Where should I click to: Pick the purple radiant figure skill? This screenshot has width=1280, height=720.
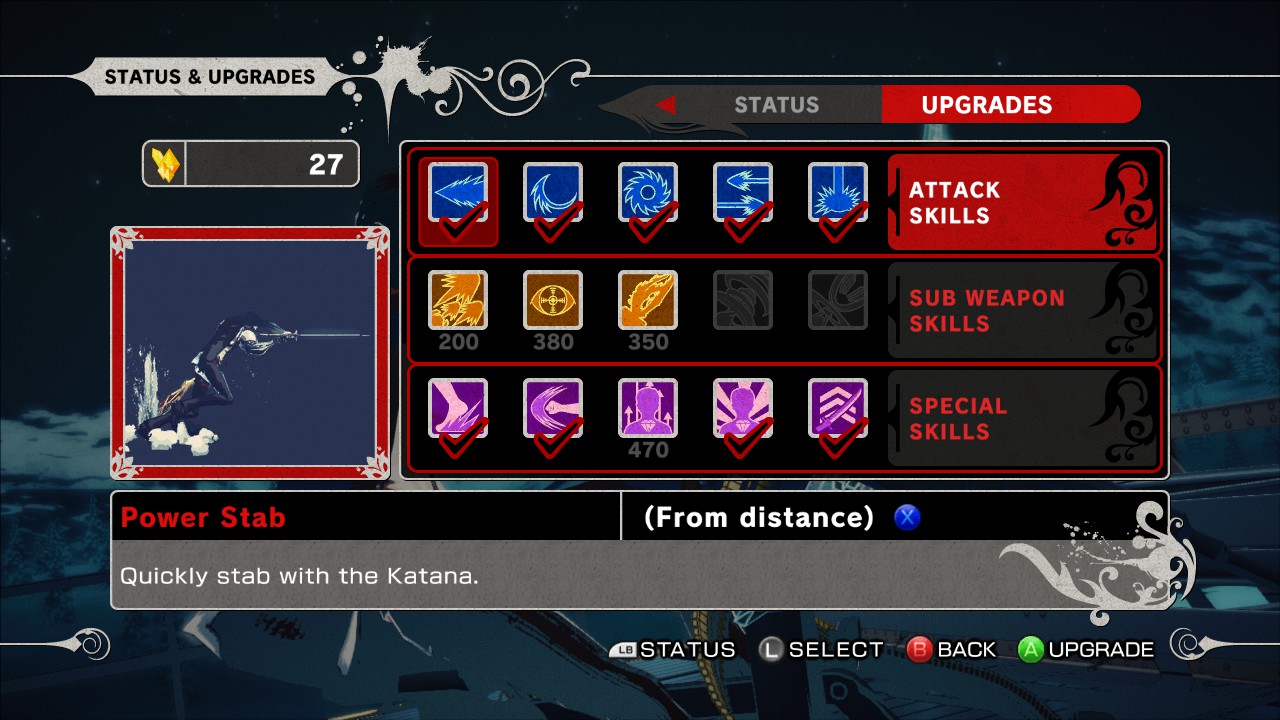pyautogui.click(x=743, y=408)
